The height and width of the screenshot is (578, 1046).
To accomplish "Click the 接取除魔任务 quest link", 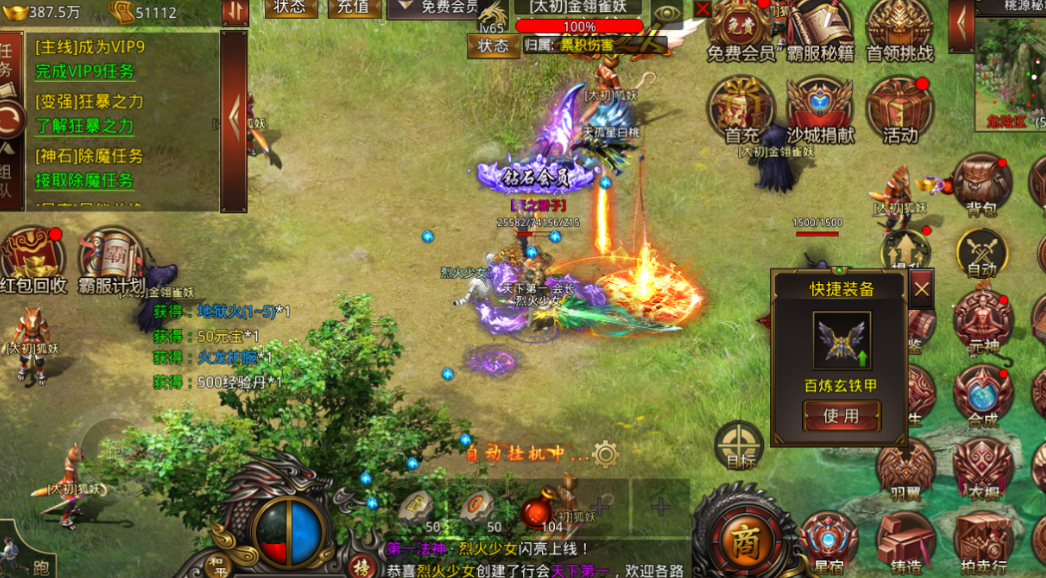I will [x=85, y=181].
